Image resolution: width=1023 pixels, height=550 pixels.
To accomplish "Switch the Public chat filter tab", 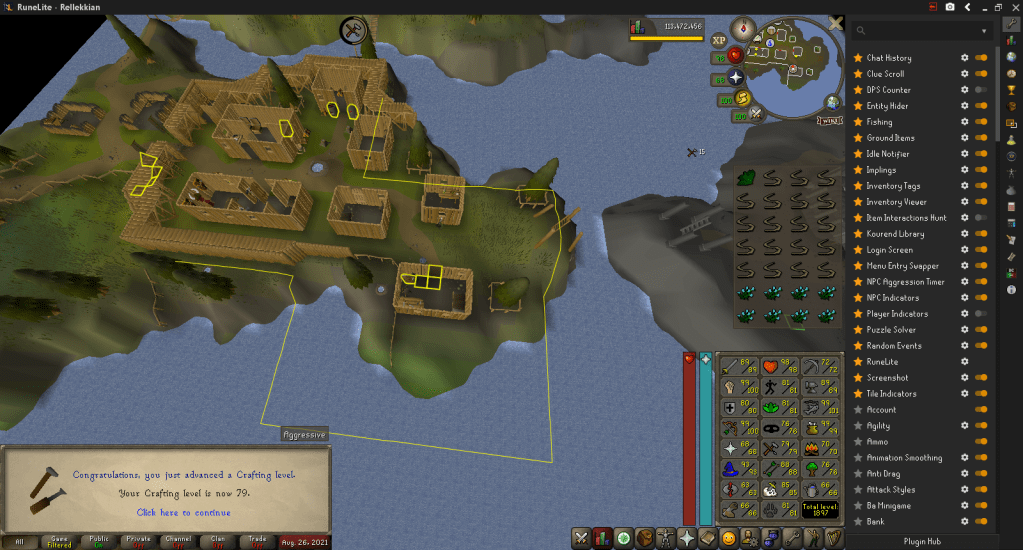I will [100, 541].
